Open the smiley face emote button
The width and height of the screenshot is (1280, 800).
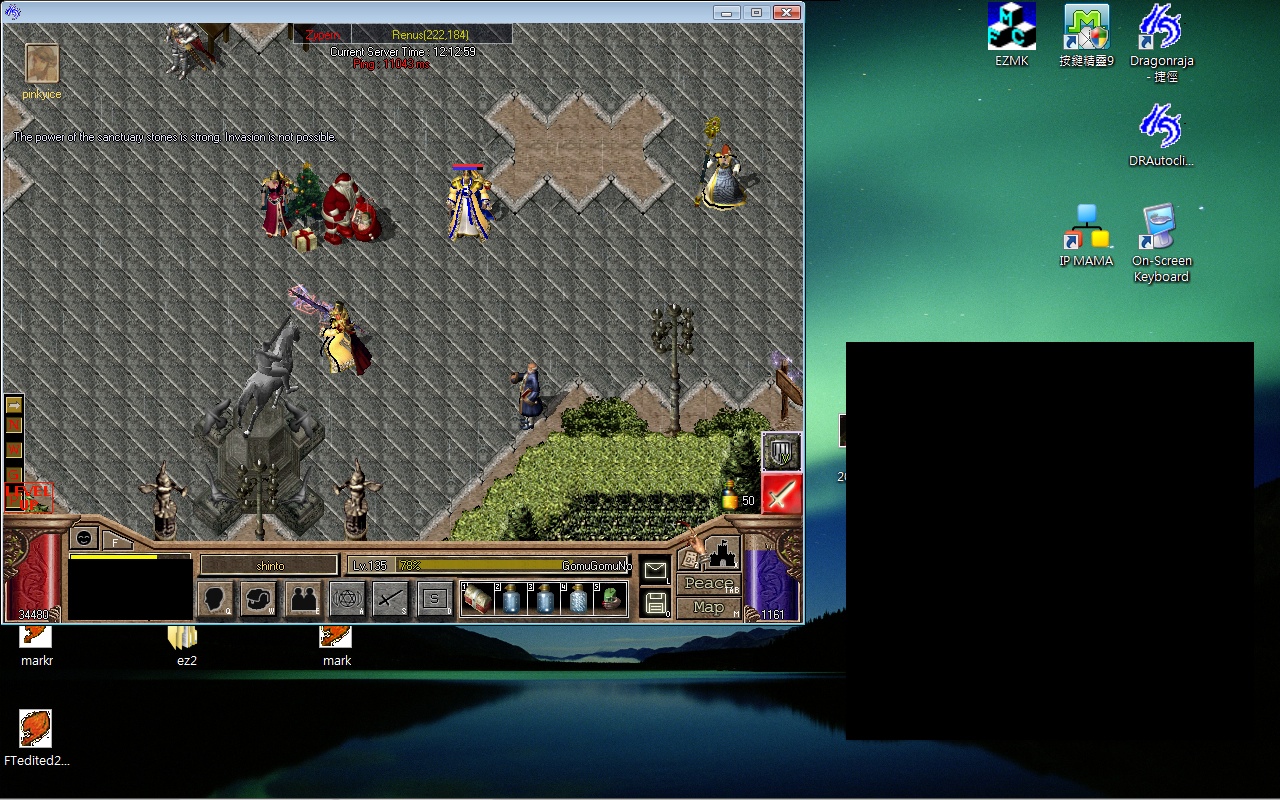[x=85, y=538]
